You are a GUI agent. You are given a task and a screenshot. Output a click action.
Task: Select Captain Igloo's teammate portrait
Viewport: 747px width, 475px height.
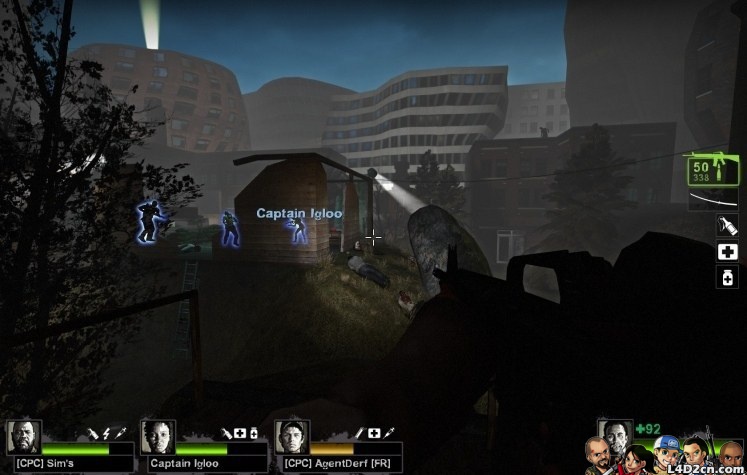(x=158, y=437)
